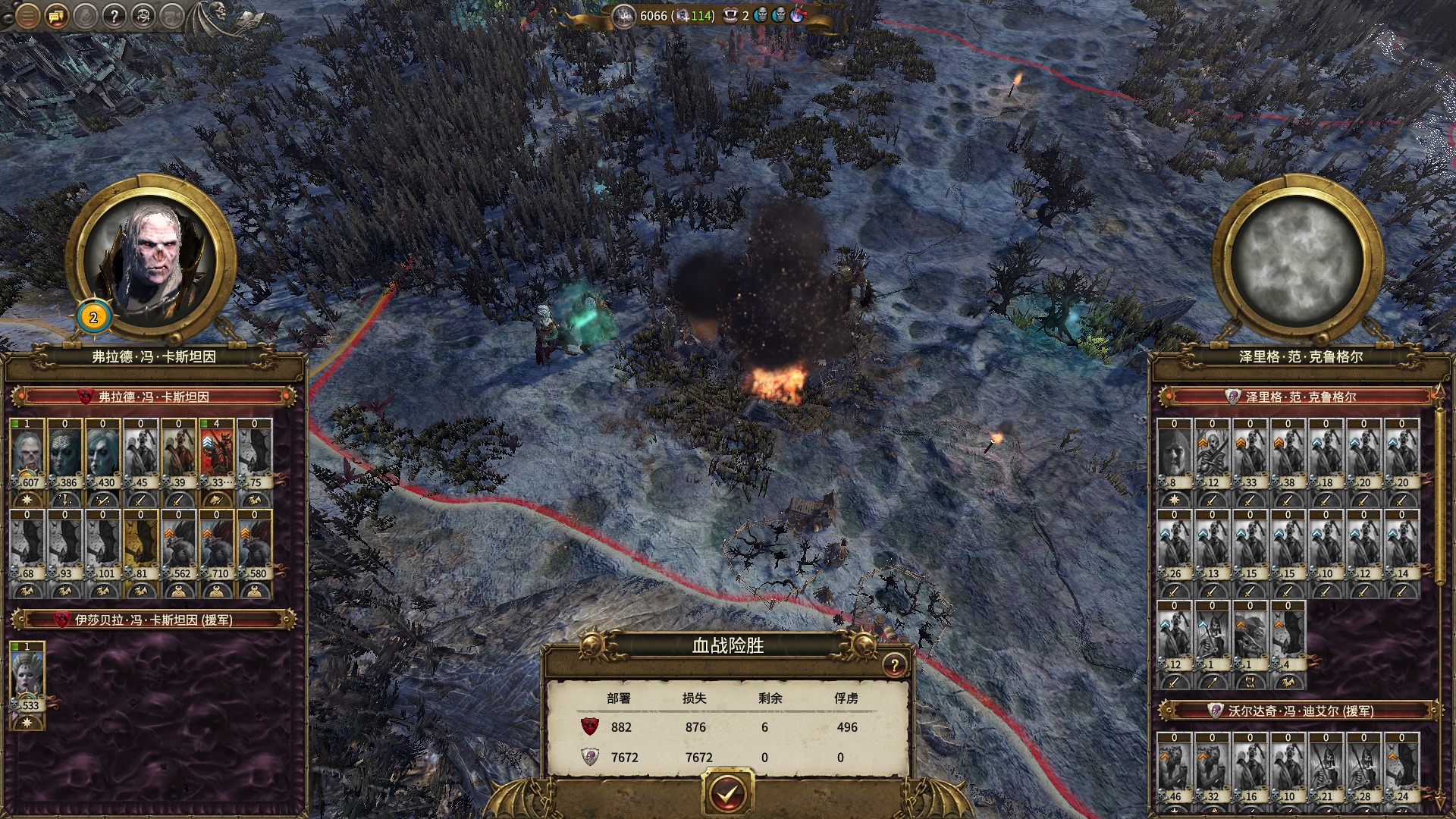Select the vampire heroine card with 430 kills

103,455
